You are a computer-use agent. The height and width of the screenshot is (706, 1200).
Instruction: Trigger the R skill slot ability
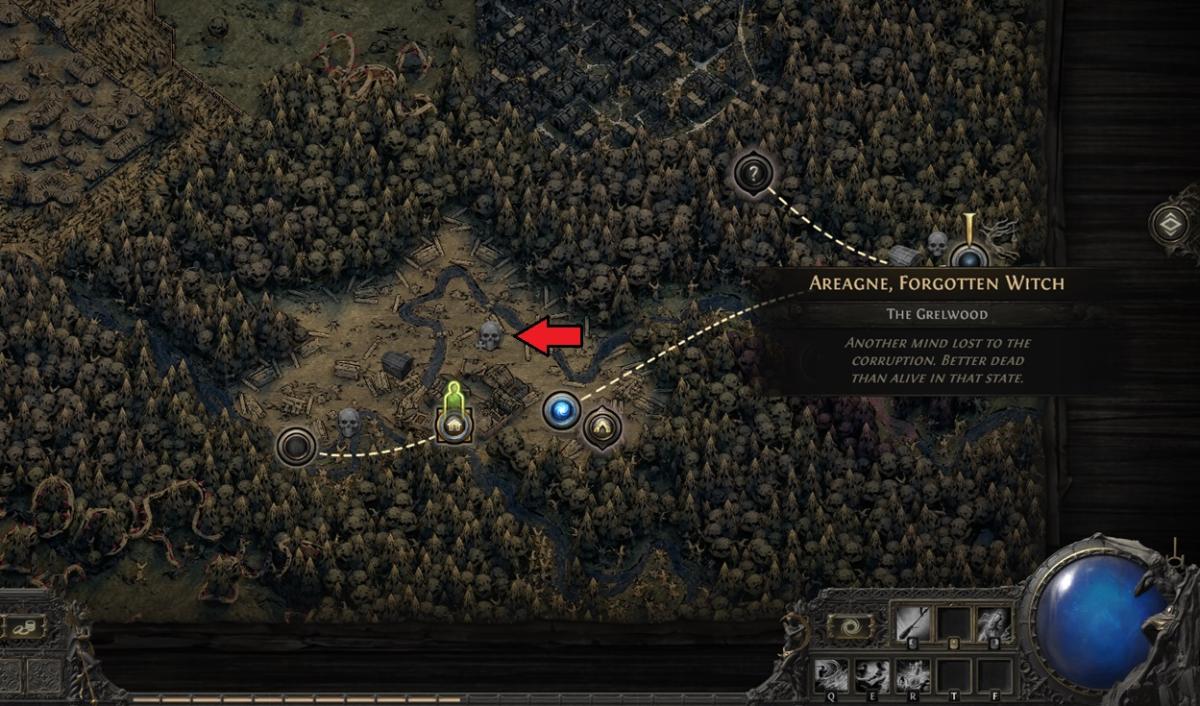click(911, 673)
